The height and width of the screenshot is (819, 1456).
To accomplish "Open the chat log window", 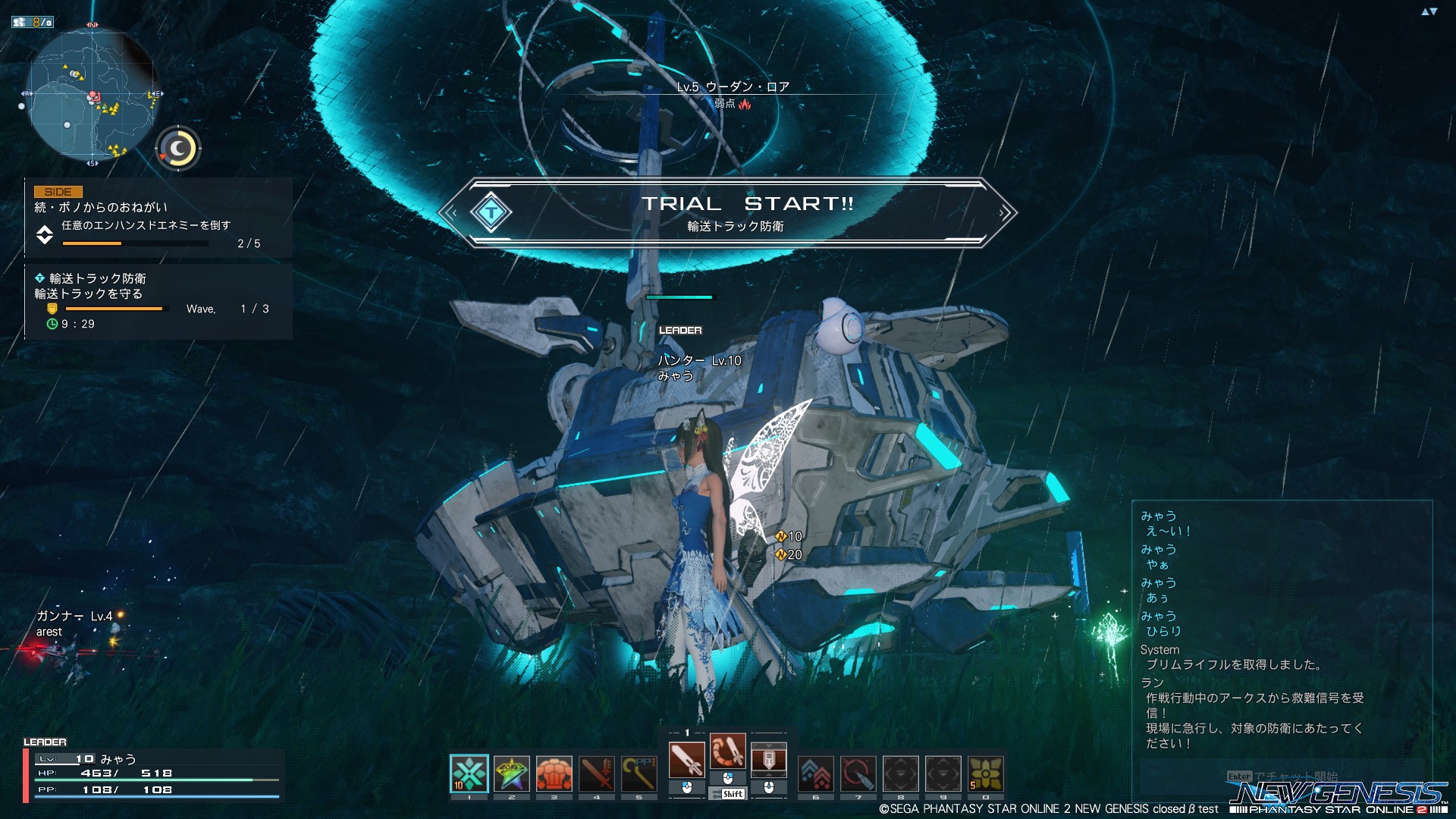I will 1282,629.
